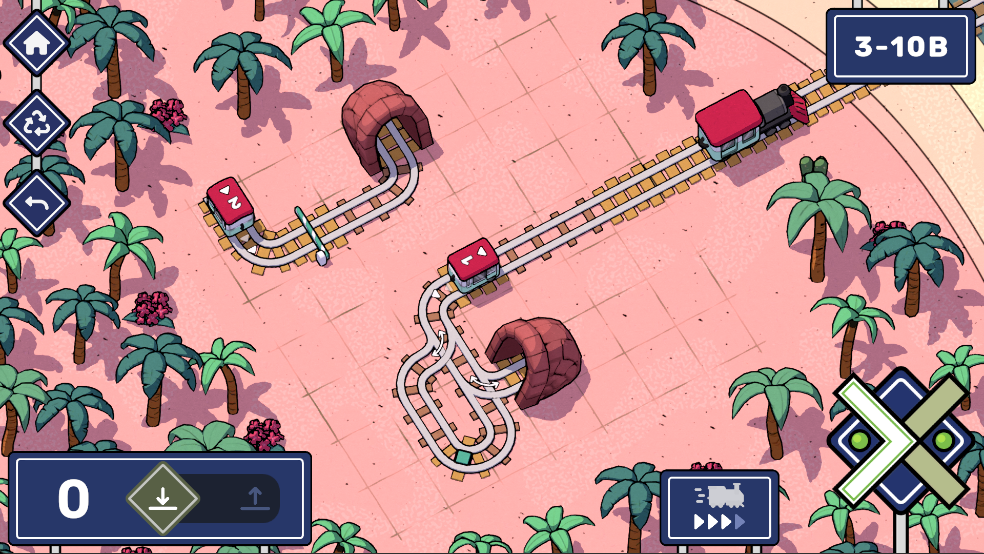Viewport: 984px width, 554px height.
Task: Change the train speed setting
Action: click(719, 507)
